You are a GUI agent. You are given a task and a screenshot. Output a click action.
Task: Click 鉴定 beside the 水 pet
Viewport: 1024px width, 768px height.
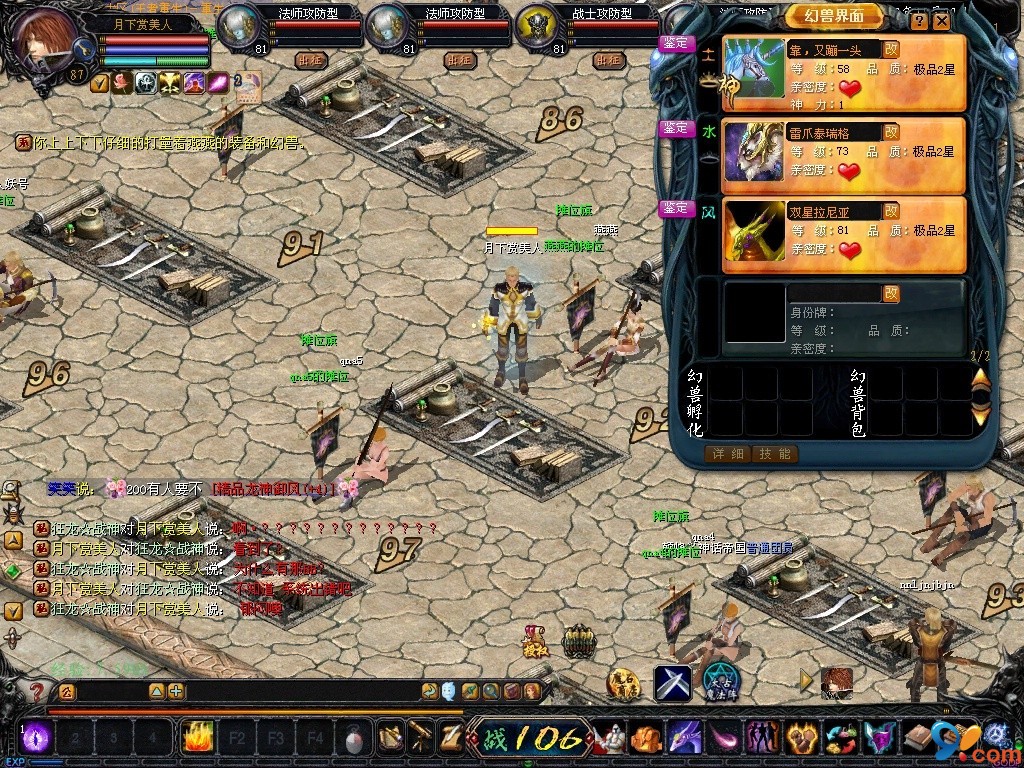coord(676,128)
